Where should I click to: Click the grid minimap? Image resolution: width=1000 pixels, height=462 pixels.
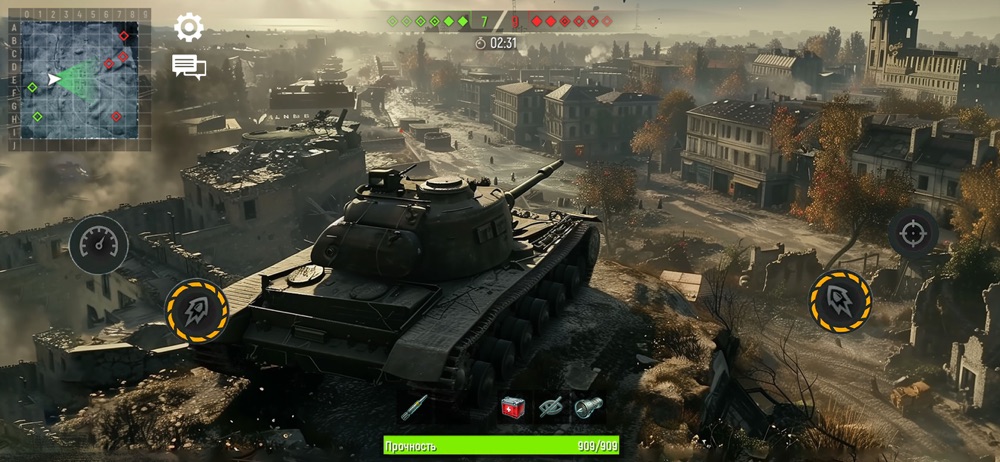(79, 79)
